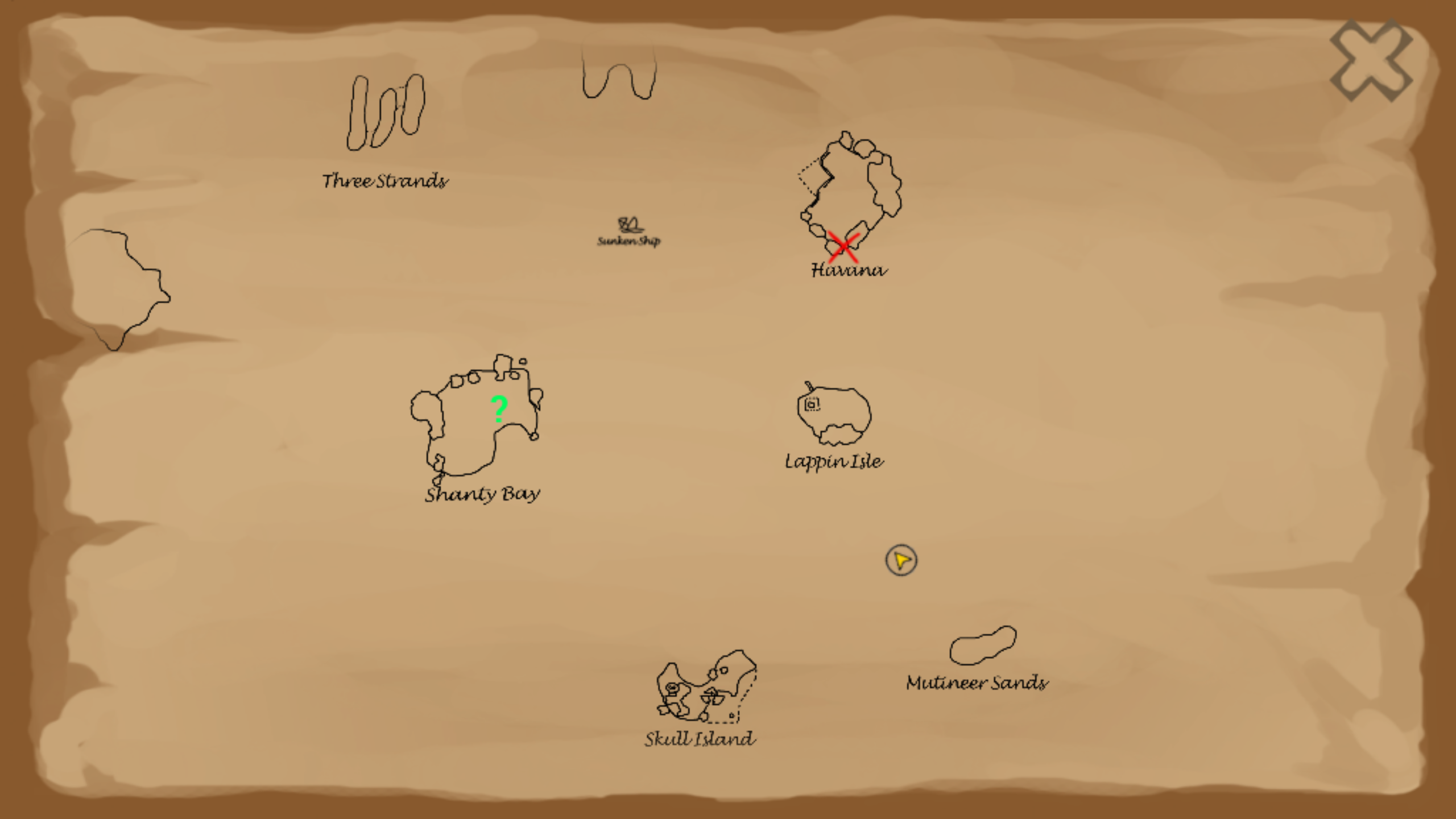Select the Three Strands label
The height and width of the screenshot is (819, 1456).
(x=384, y=181)
